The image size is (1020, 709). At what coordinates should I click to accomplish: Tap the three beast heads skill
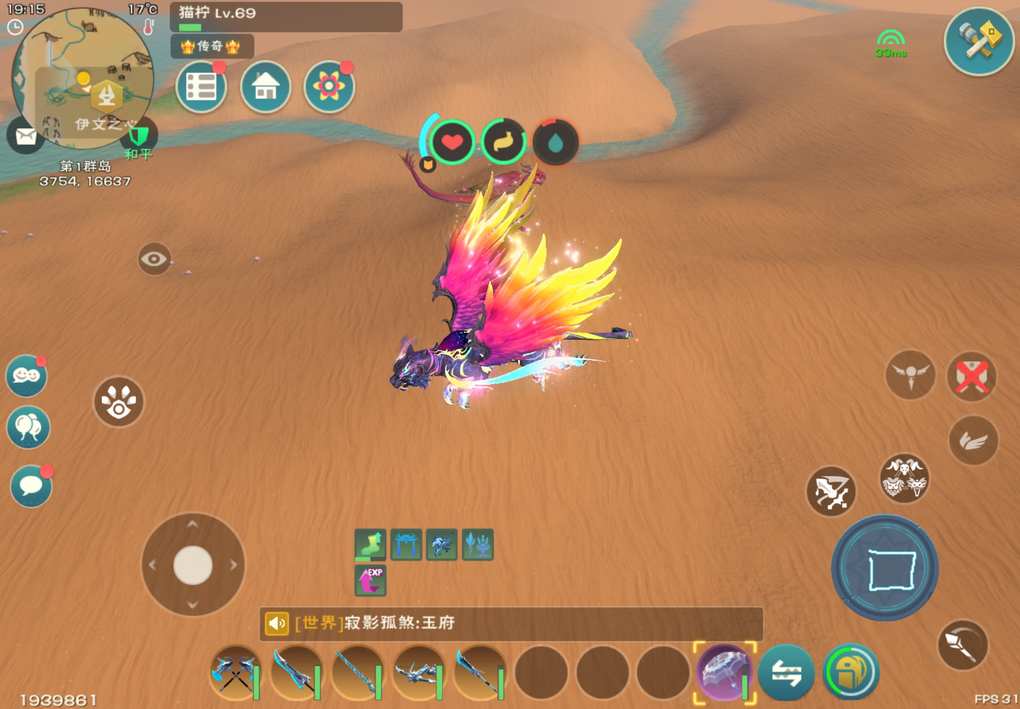pos(905,479)
